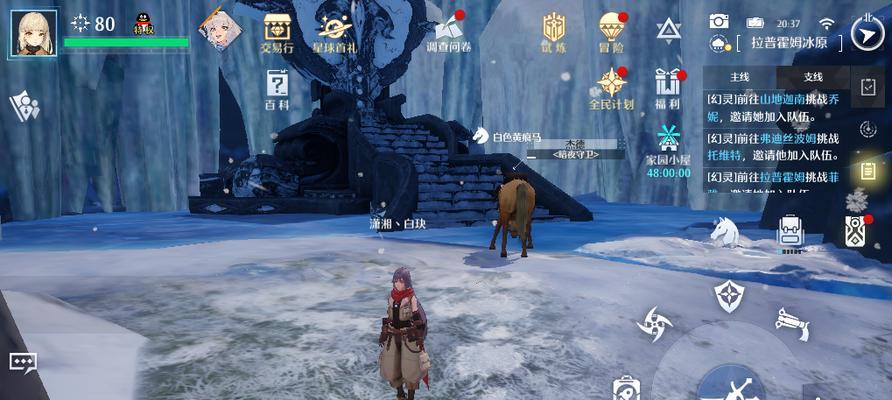The width and height of the screenshot is (892, 400).
Task: Open the player character portrait
Action: (x=34, y=32)
